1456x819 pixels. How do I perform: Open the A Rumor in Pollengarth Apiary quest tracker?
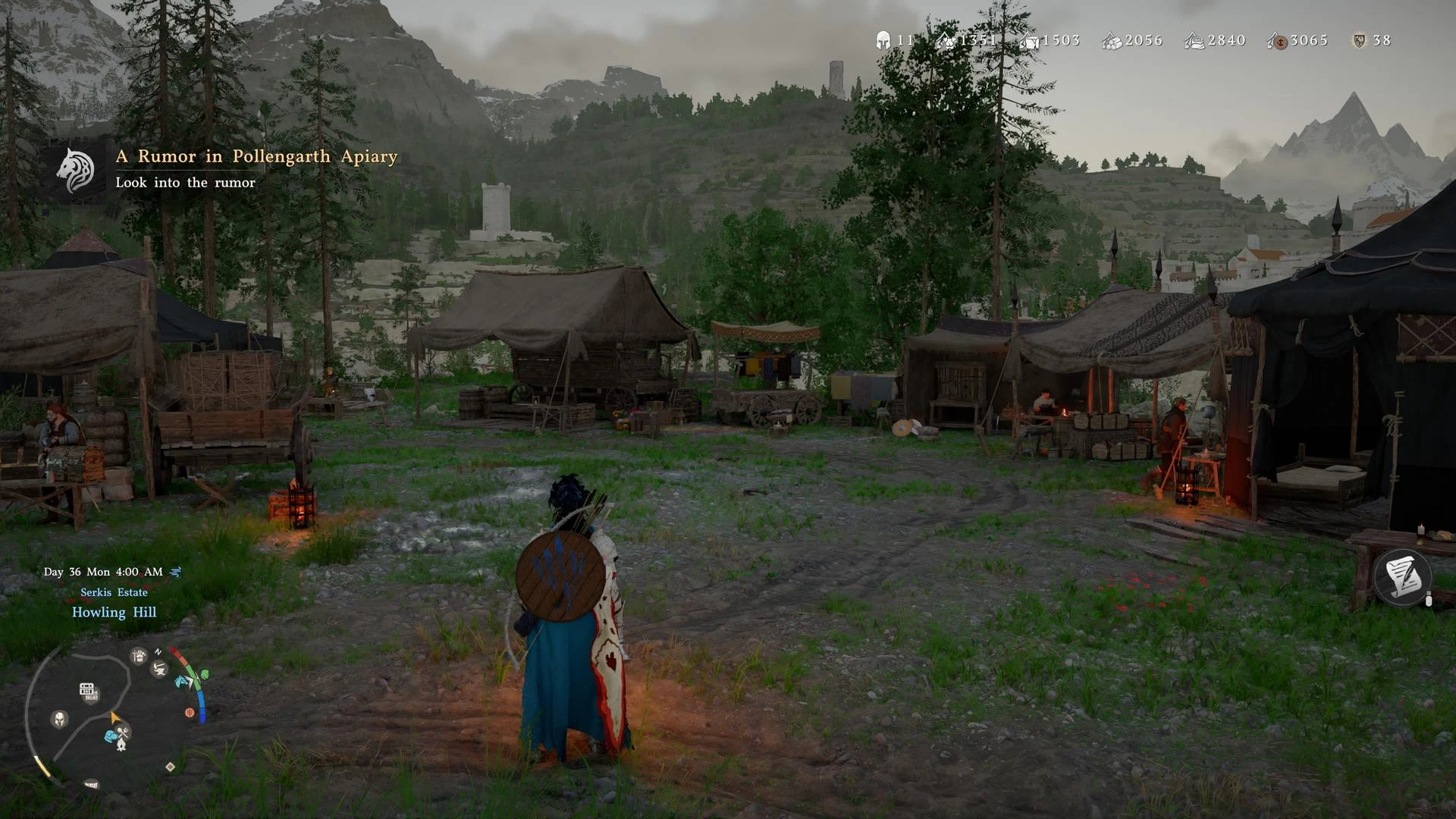click(256, 156)
